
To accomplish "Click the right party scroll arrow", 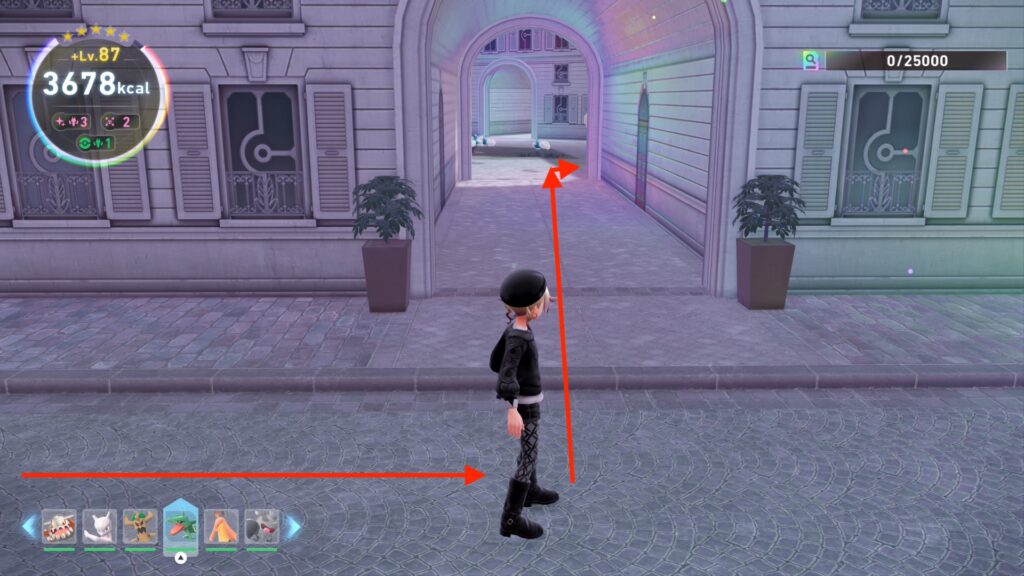I will click(x=293, y=526).
